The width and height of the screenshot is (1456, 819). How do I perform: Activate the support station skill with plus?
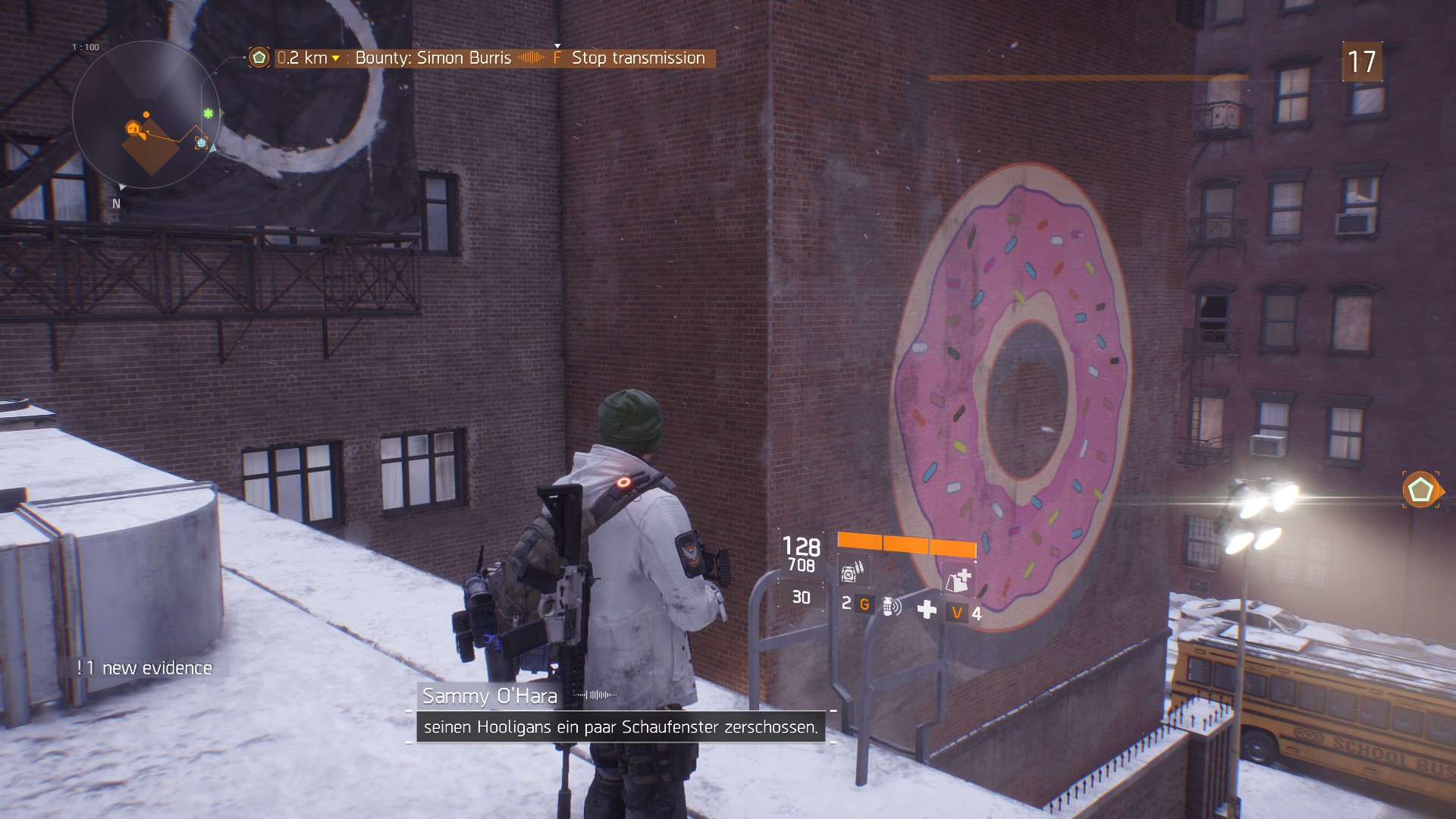click(959, 581)
